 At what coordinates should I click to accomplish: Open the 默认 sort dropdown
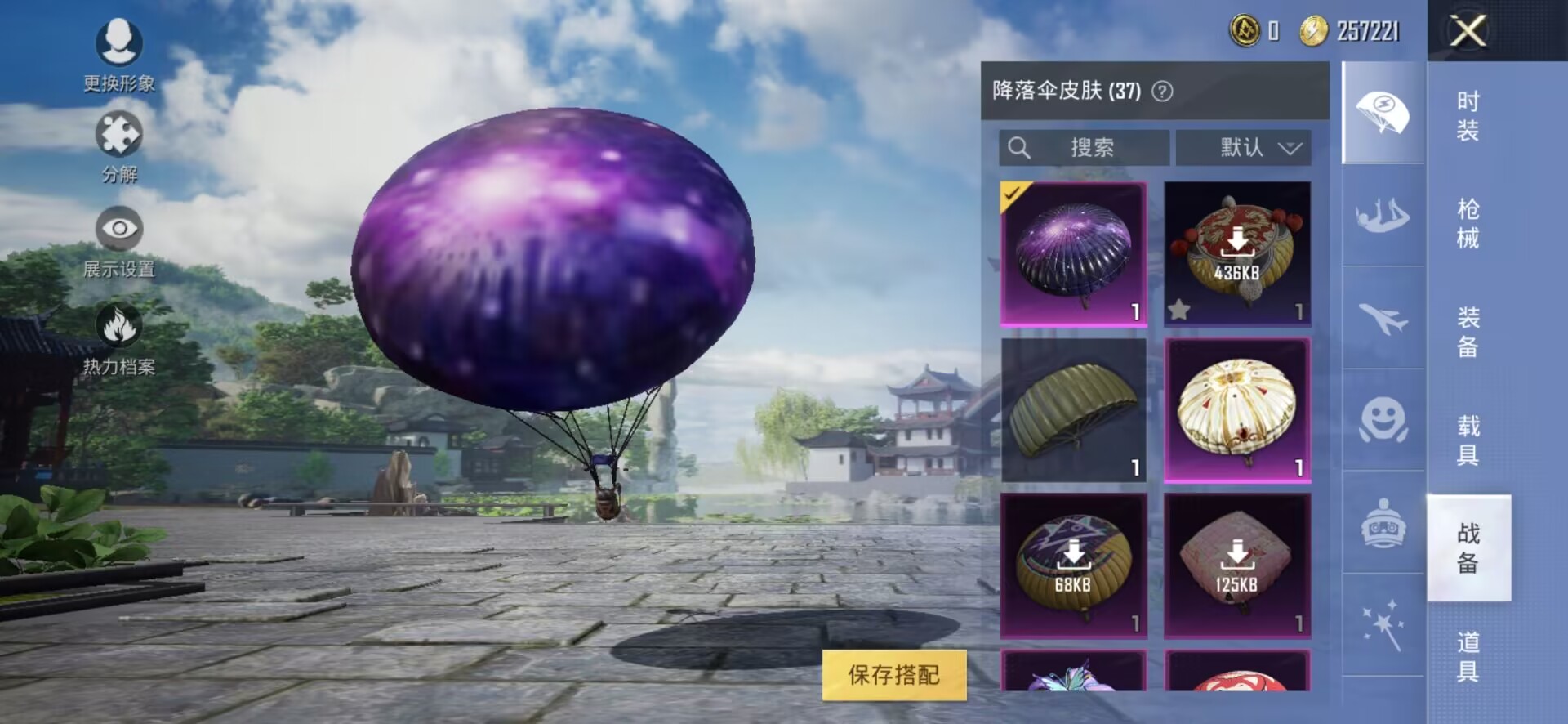pyautogui.click(x=1243, y=148)
